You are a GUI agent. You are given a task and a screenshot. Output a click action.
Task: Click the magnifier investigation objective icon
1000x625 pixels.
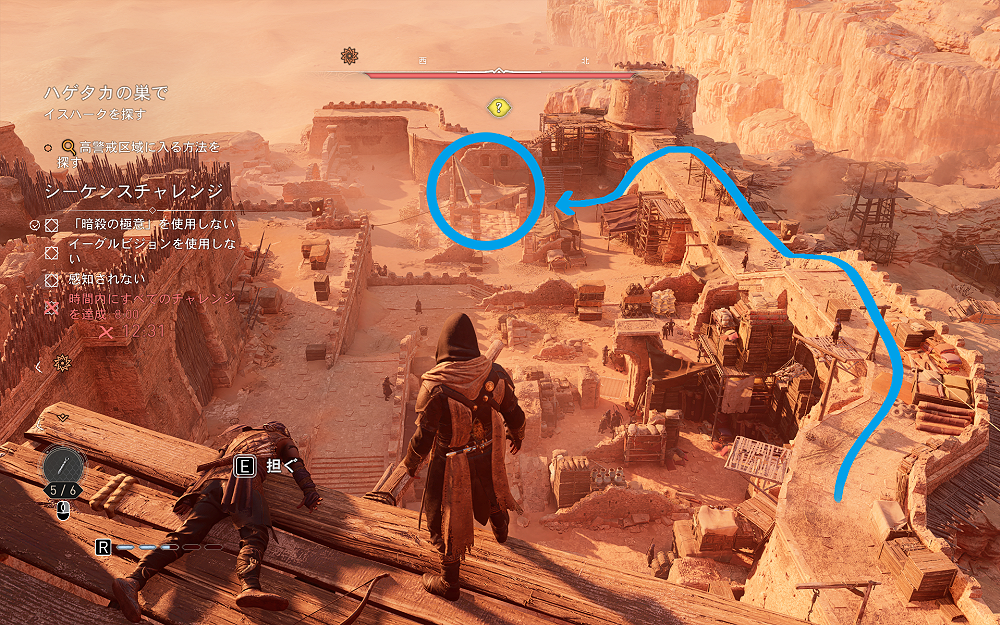coord(69,146)
